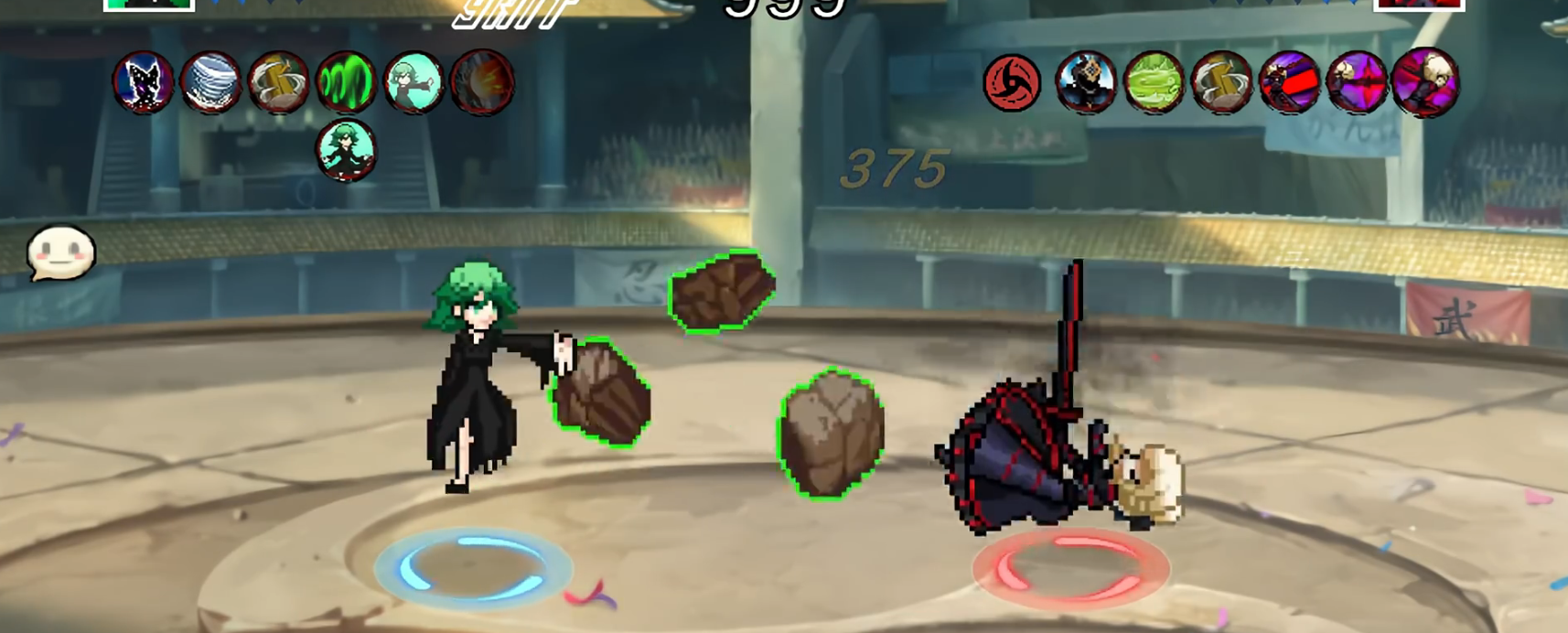
Task: Trigger the substitution log beside the green pool
Action: coord(1221,82)
